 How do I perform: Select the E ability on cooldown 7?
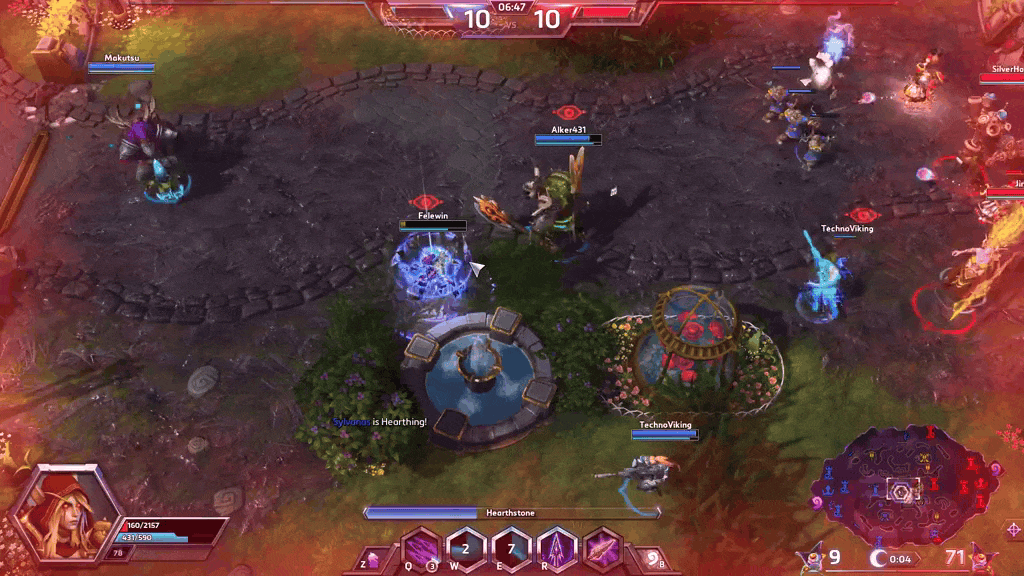(511, 550)
